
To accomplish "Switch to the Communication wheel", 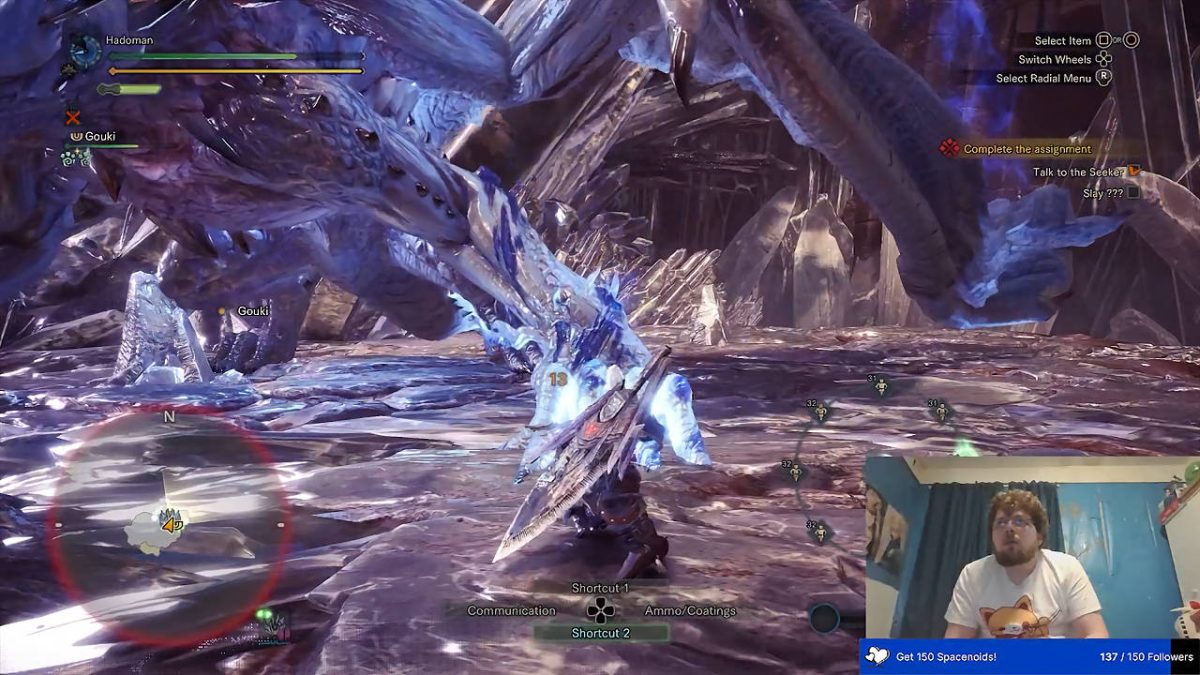I will (511, 611).
